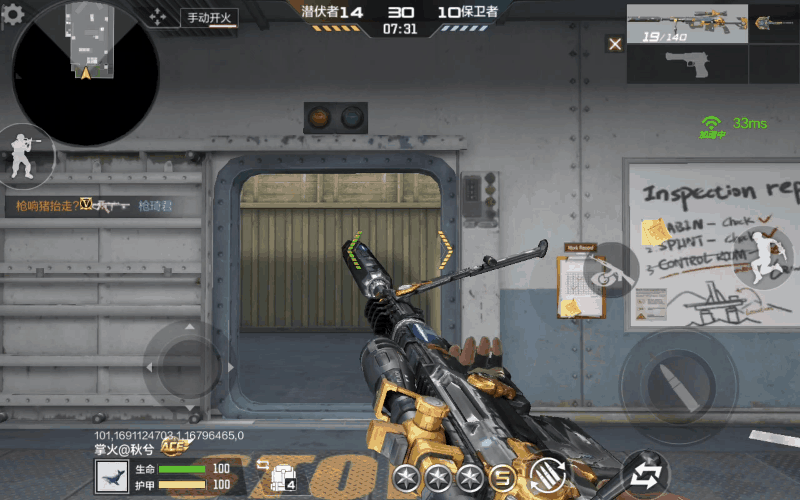Switch to the pistol weapon slot
800x500 pixels.
click(687, 65)
